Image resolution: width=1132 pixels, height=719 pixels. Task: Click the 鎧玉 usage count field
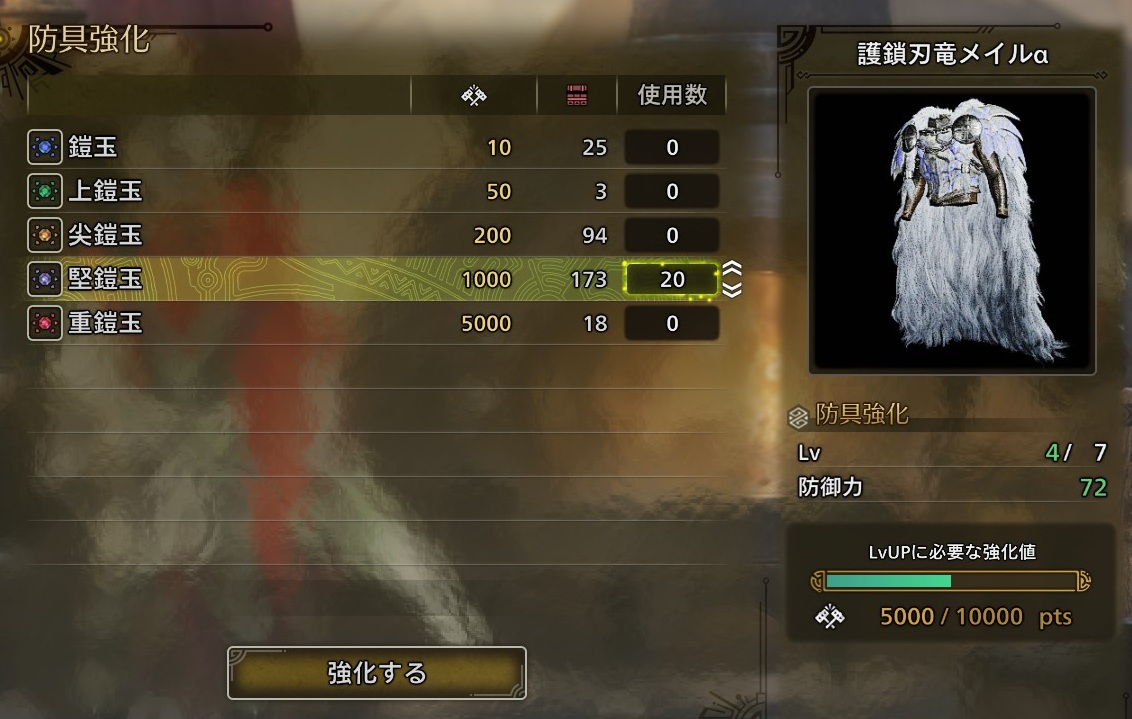pyautogui.click(x=671, y=148)
